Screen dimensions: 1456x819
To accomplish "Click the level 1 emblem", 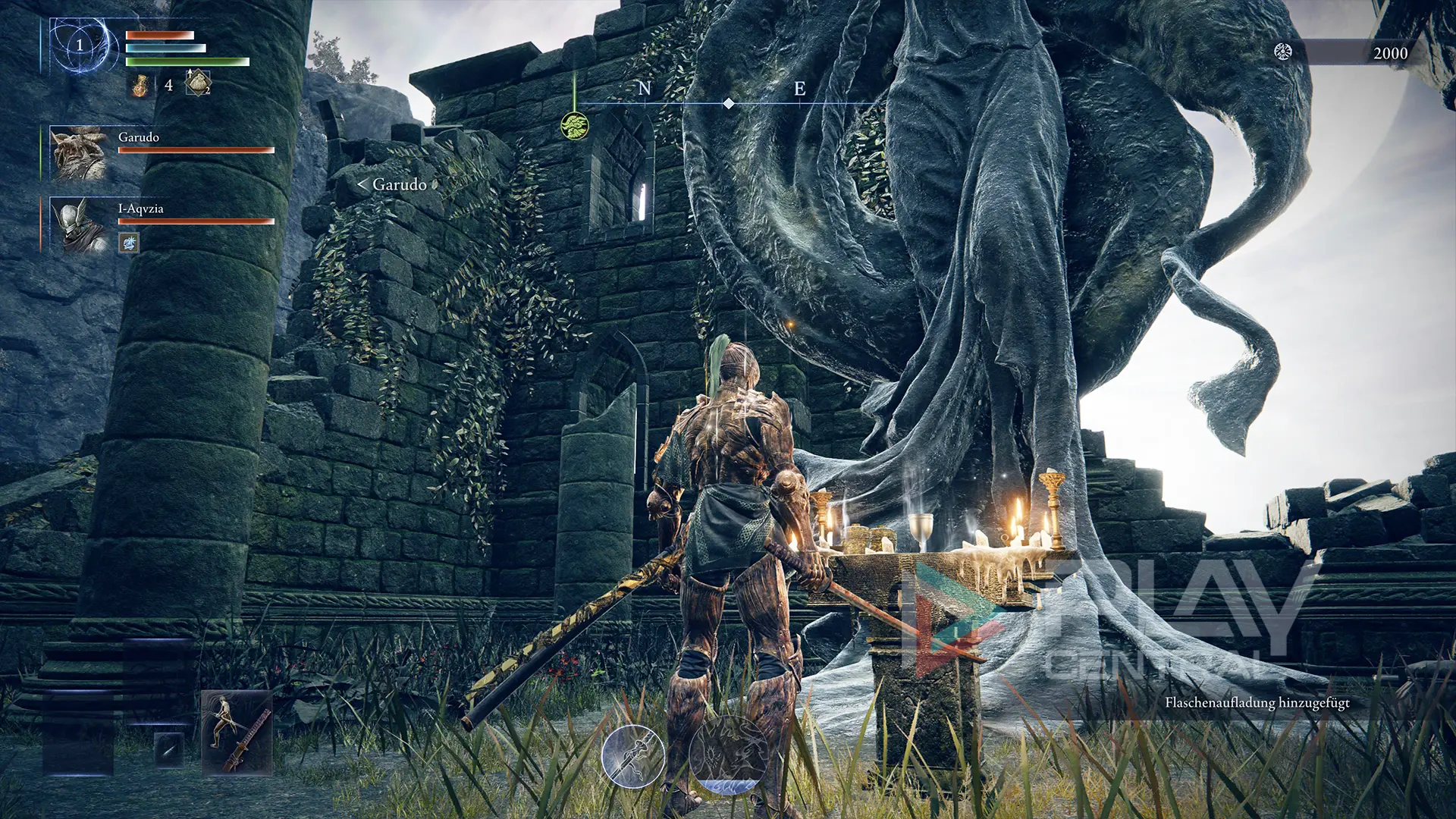I will (x=80, y=45).
